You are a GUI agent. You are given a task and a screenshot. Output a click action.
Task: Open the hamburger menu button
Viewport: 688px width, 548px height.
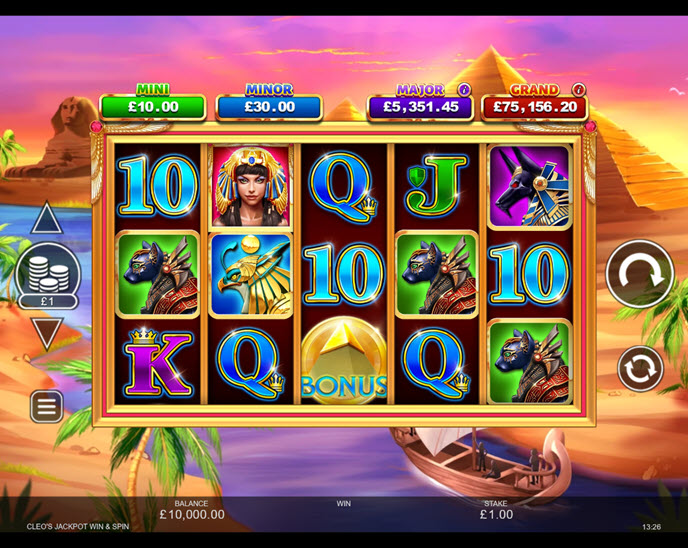coord(47,406)
